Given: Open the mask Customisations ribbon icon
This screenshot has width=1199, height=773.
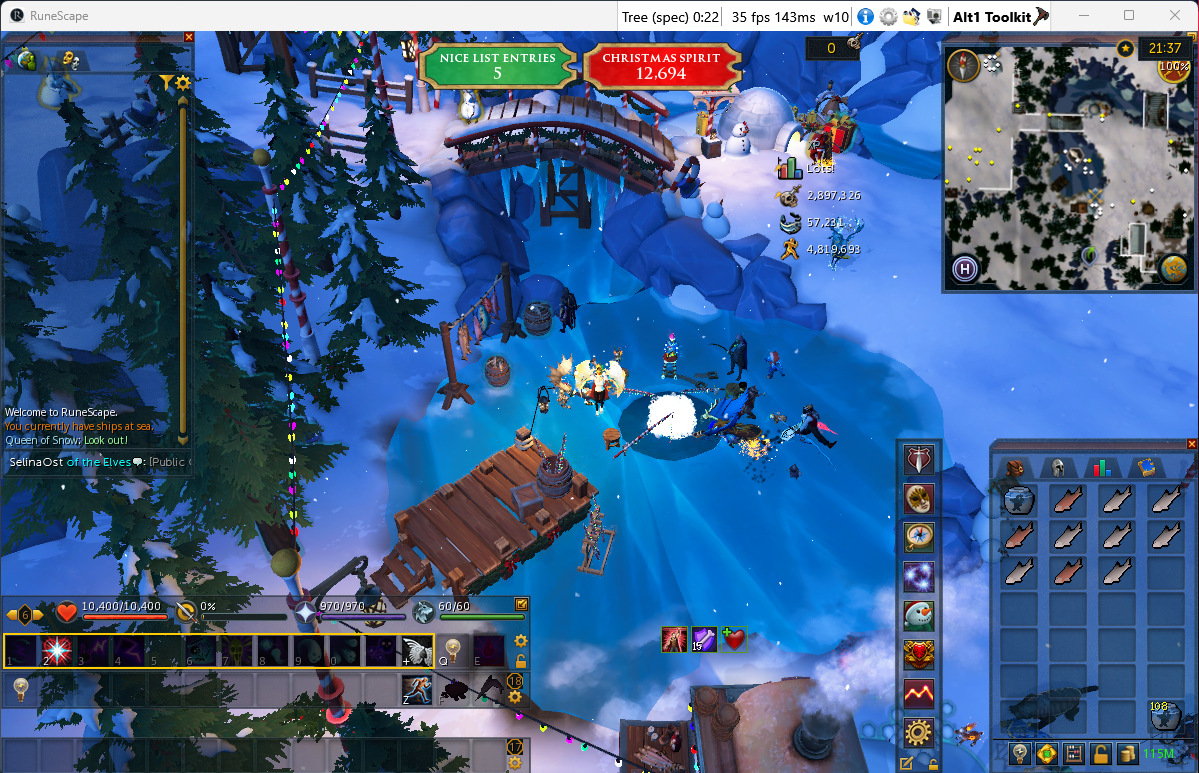Looking at the screenshot, I should 918,498.
